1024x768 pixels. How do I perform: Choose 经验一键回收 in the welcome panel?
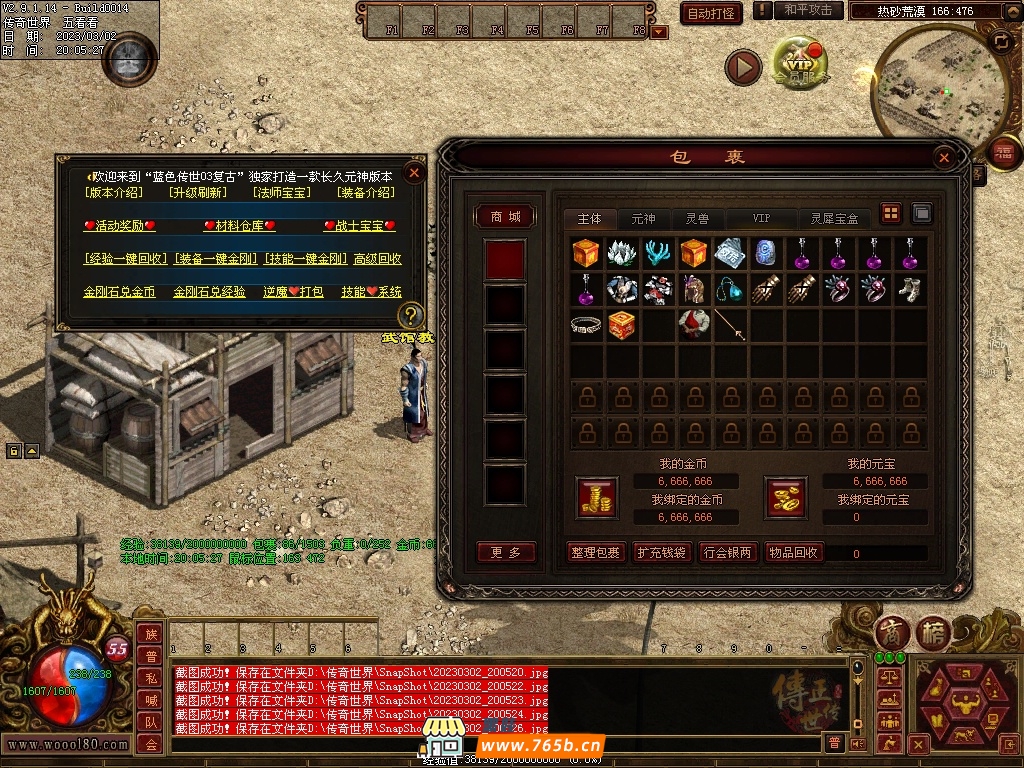point(126,259)
